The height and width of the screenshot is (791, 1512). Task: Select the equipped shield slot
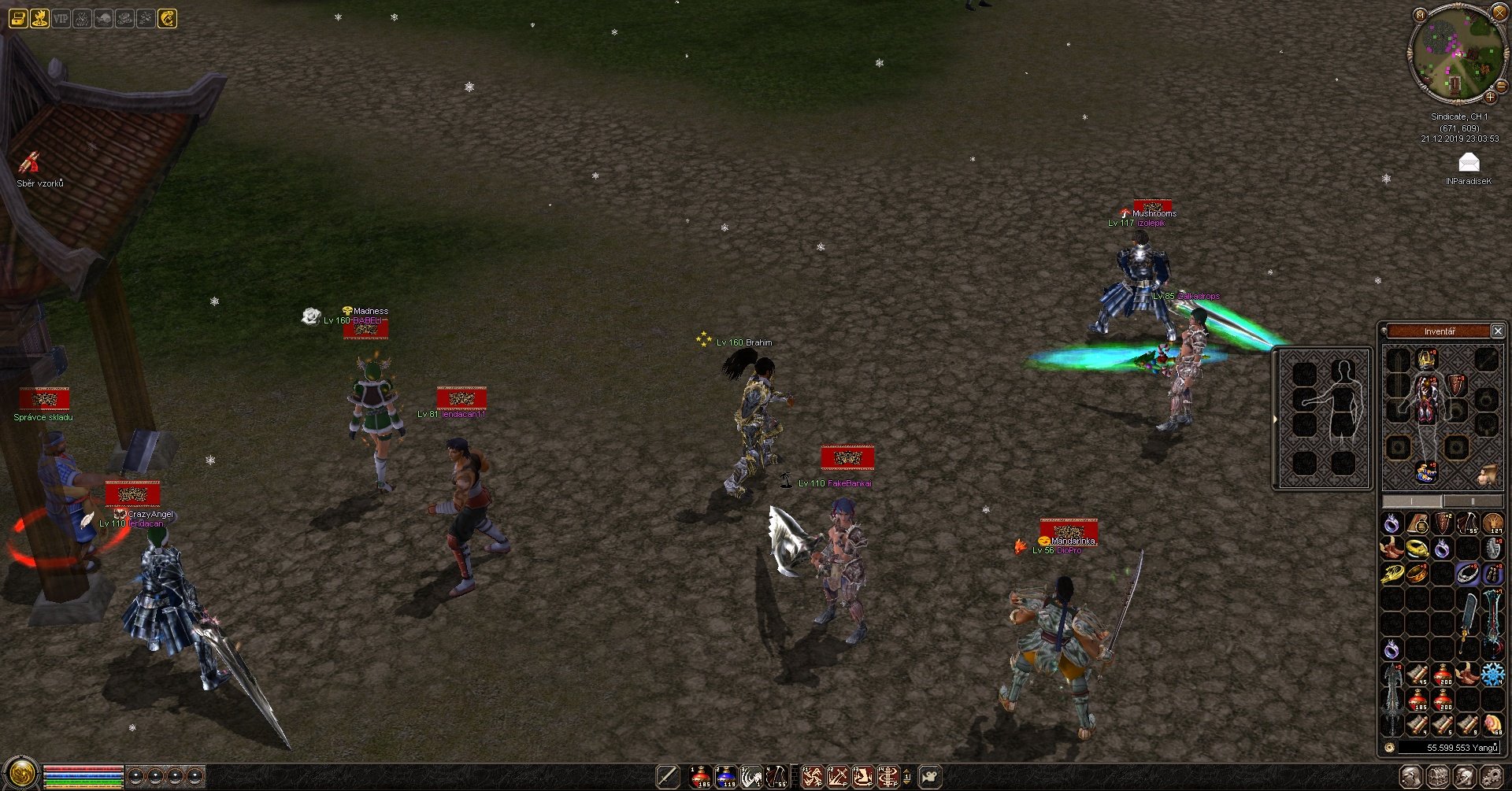pos(1458,386)
